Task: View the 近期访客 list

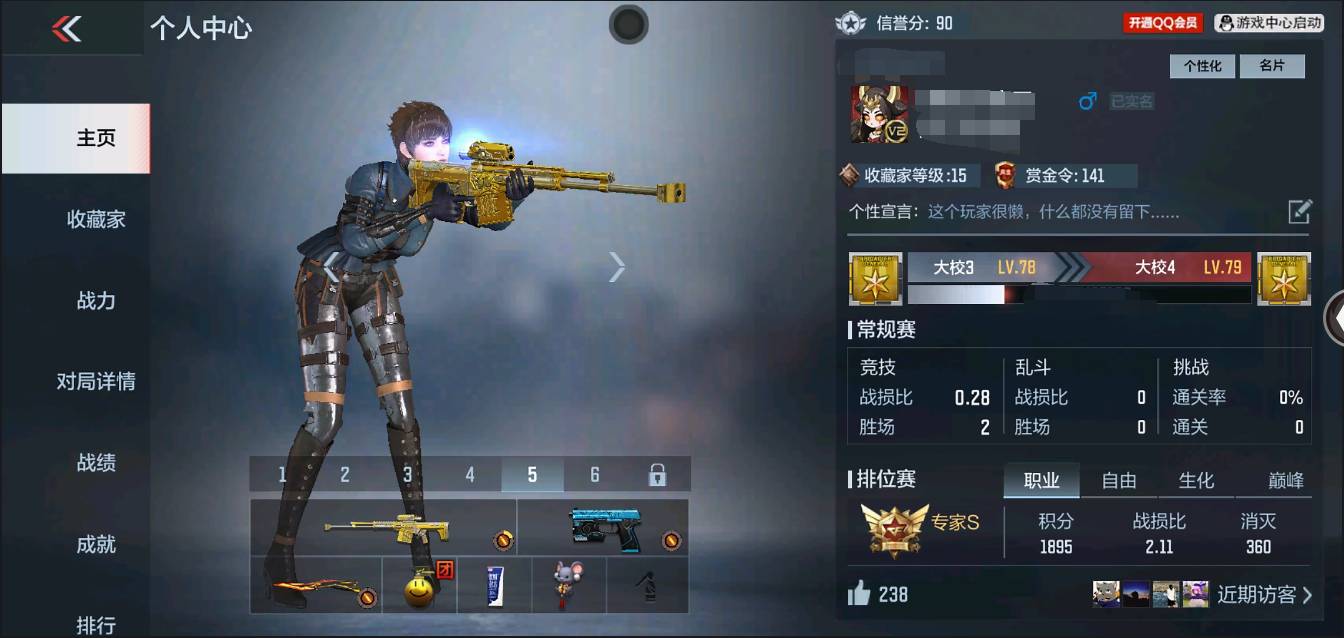Action: [1264, 595]
